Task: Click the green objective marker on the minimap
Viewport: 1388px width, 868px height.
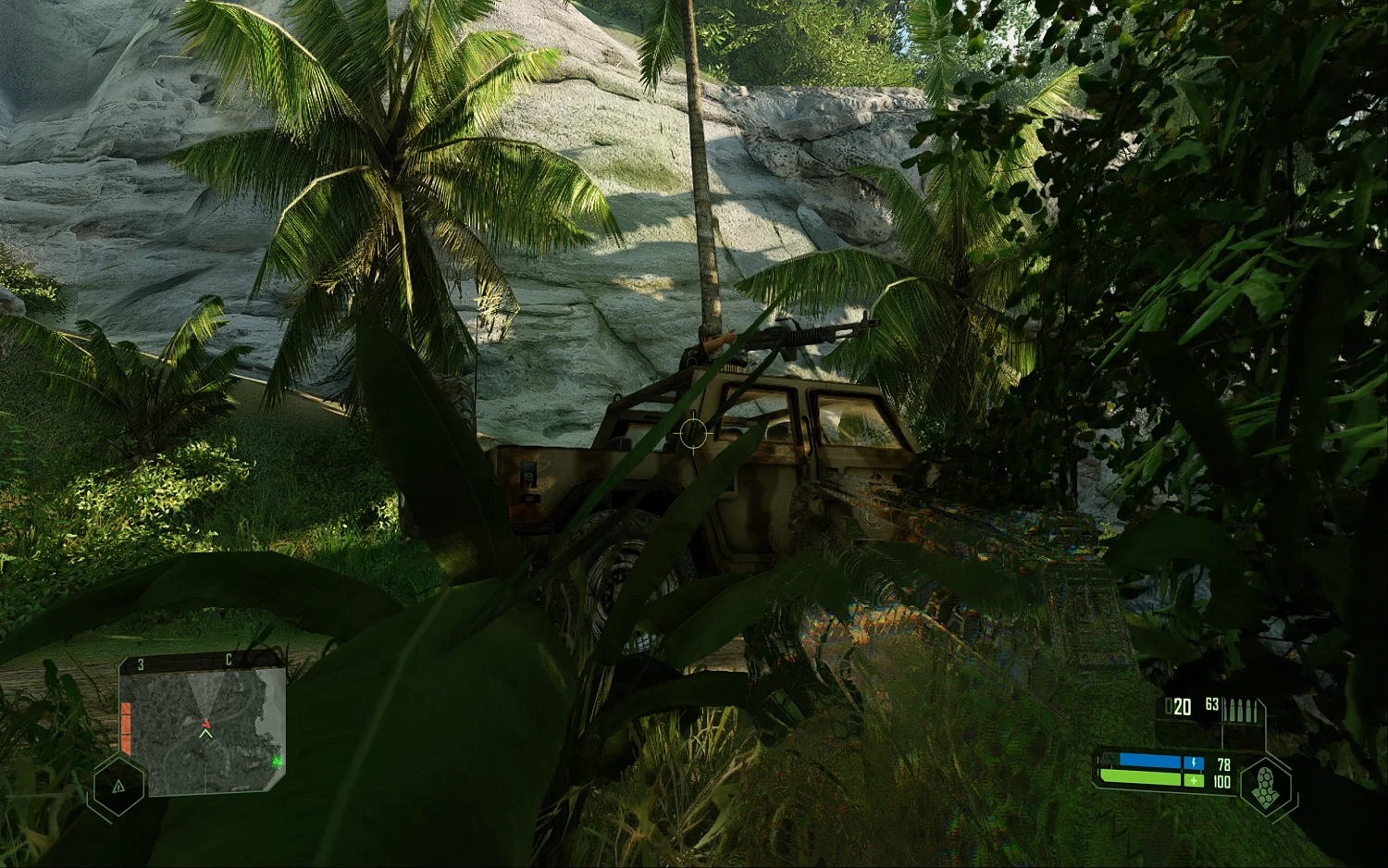Action: [x=277, y=762]
